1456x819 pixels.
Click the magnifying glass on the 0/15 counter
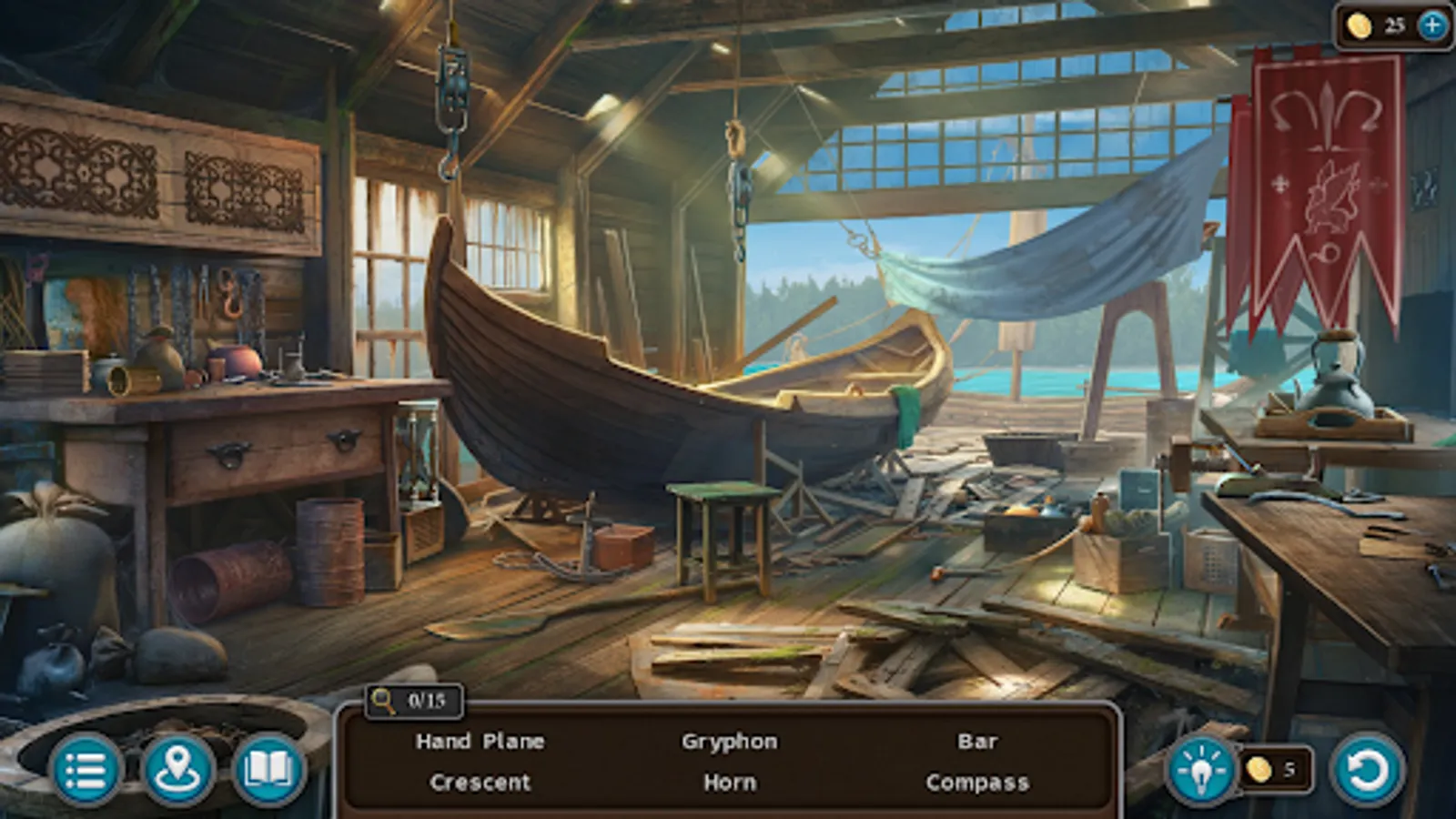[x=386, y=701]
